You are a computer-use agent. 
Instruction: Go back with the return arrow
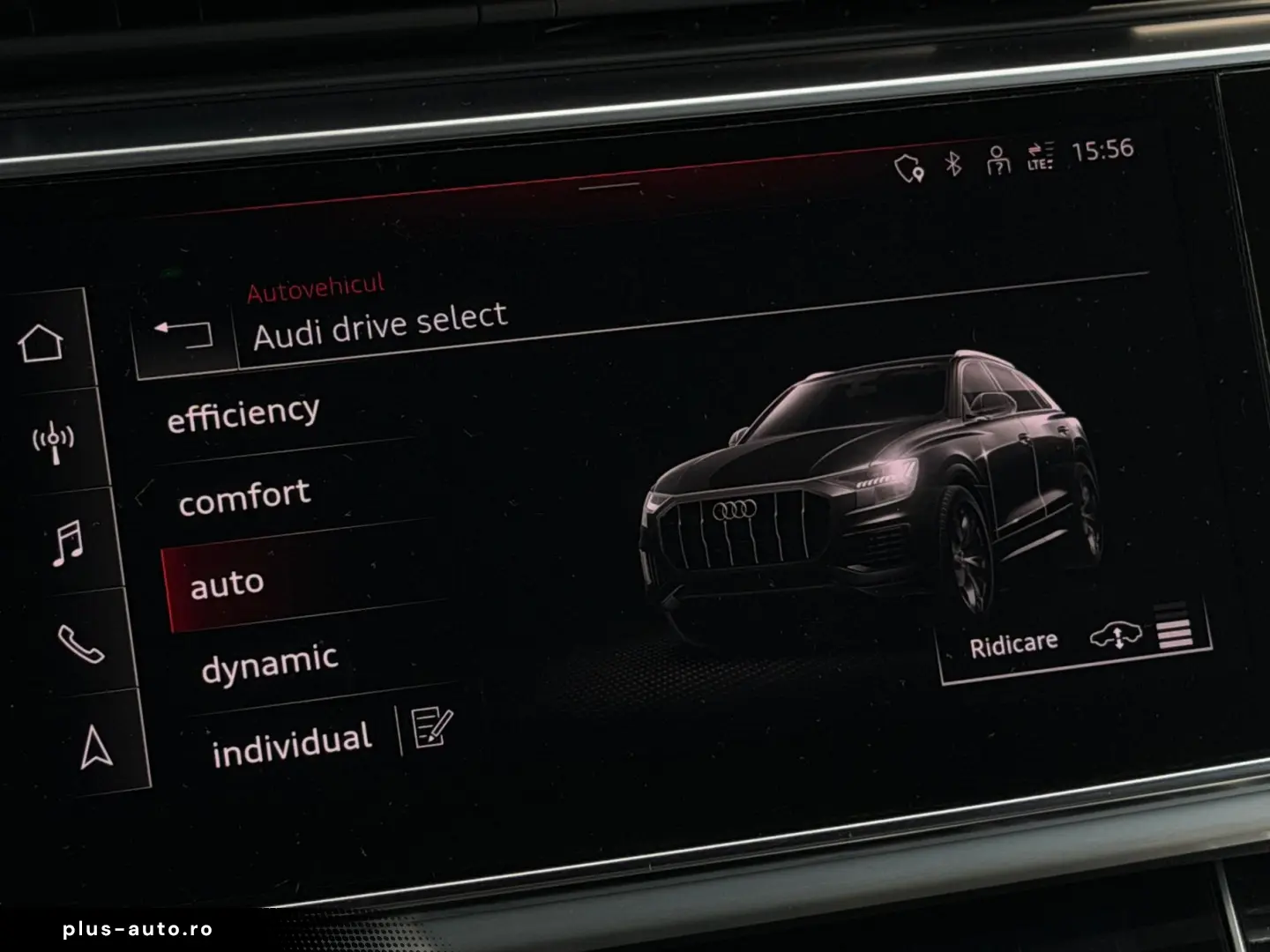tap(185, 332)
